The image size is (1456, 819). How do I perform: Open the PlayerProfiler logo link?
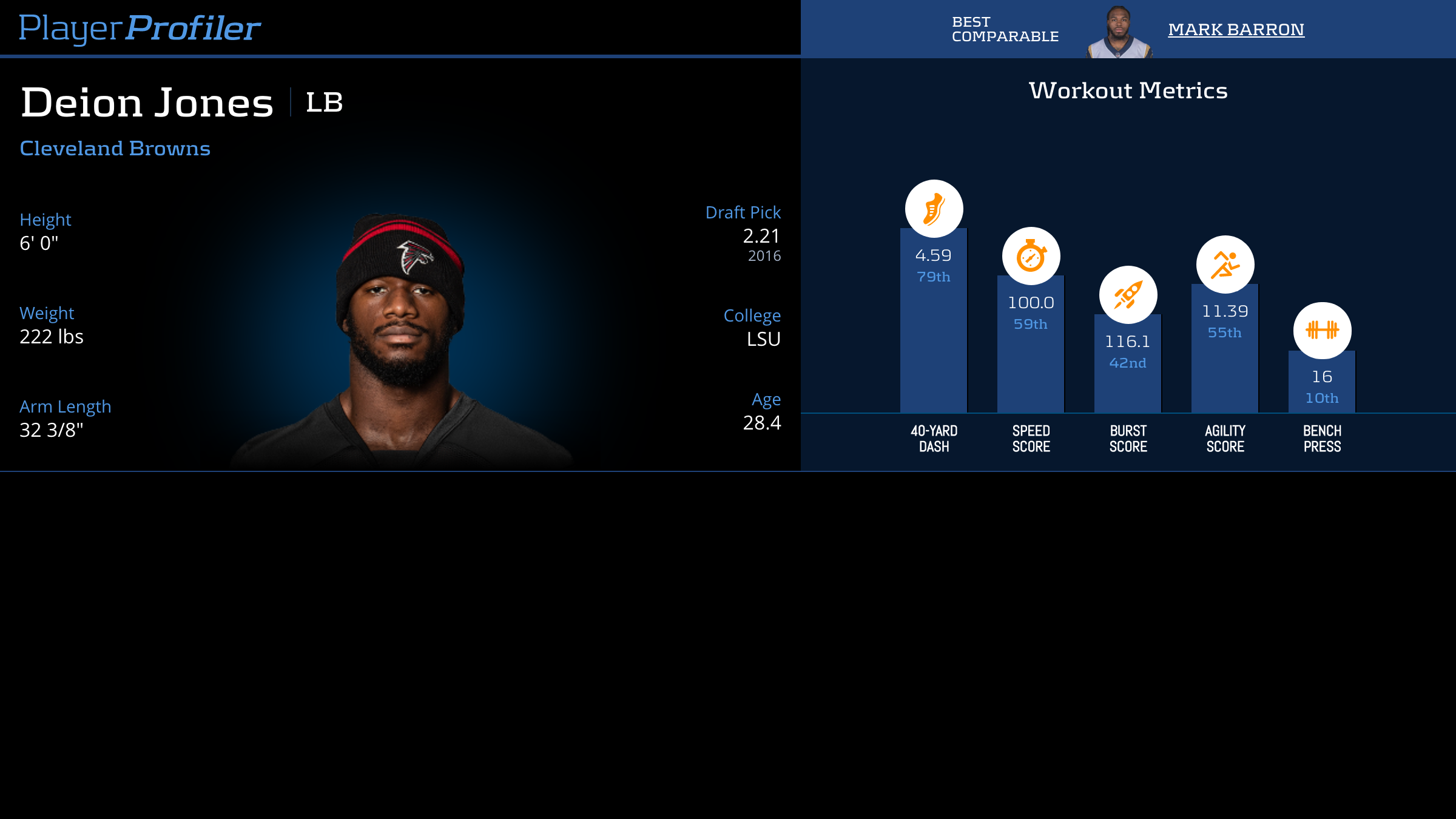(140, 29)
